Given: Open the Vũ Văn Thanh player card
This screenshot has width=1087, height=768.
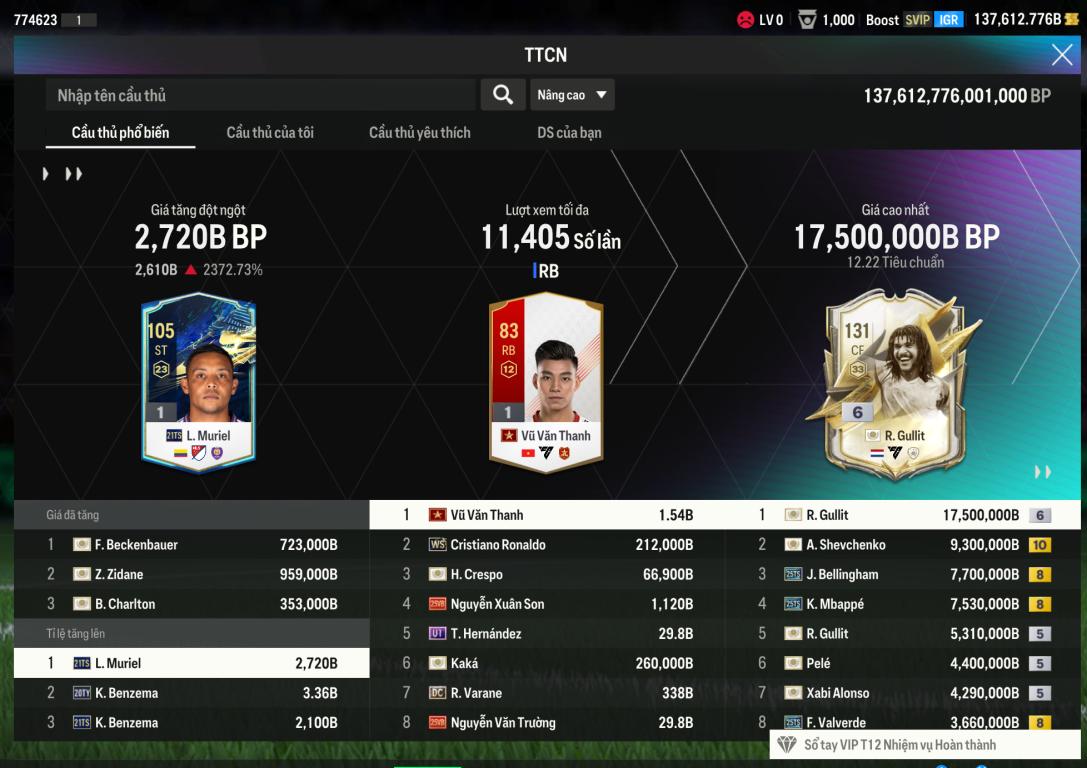Looking at the screenshot, I should [546, 382].
